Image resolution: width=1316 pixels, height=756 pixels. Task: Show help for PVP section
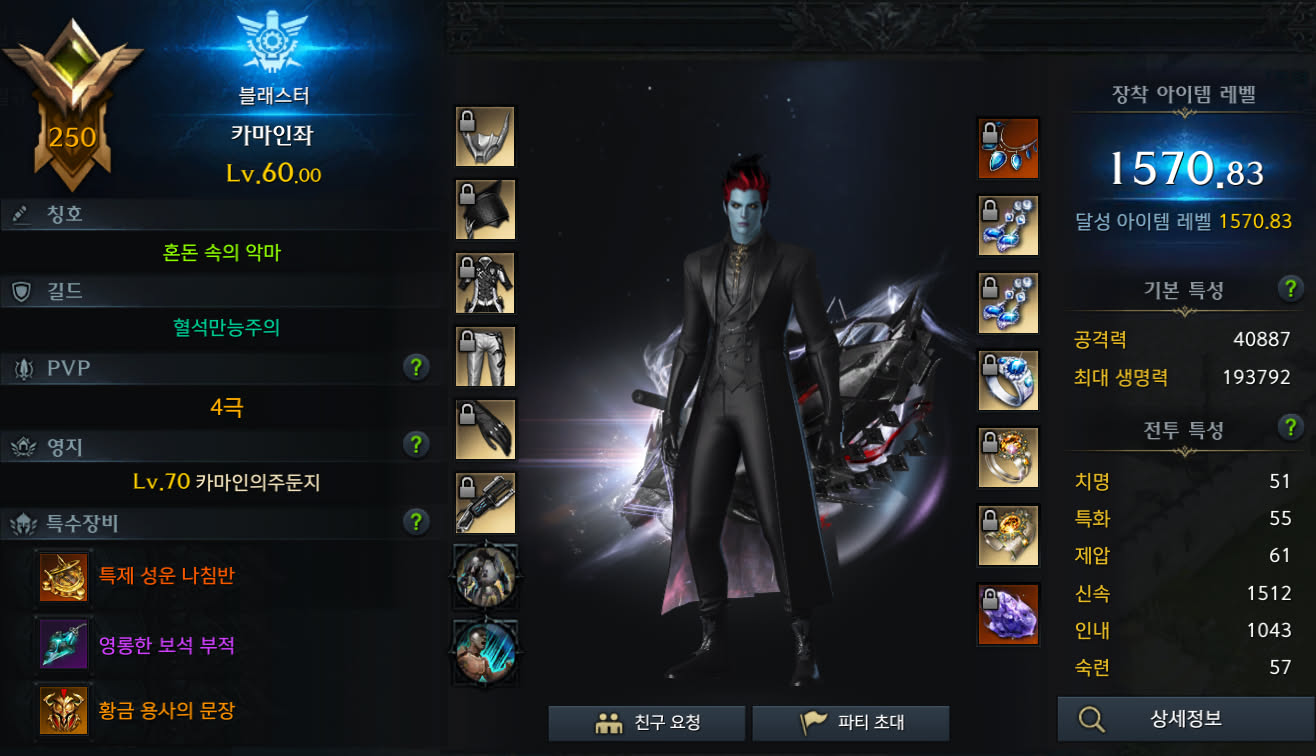[x=416, y=368]
